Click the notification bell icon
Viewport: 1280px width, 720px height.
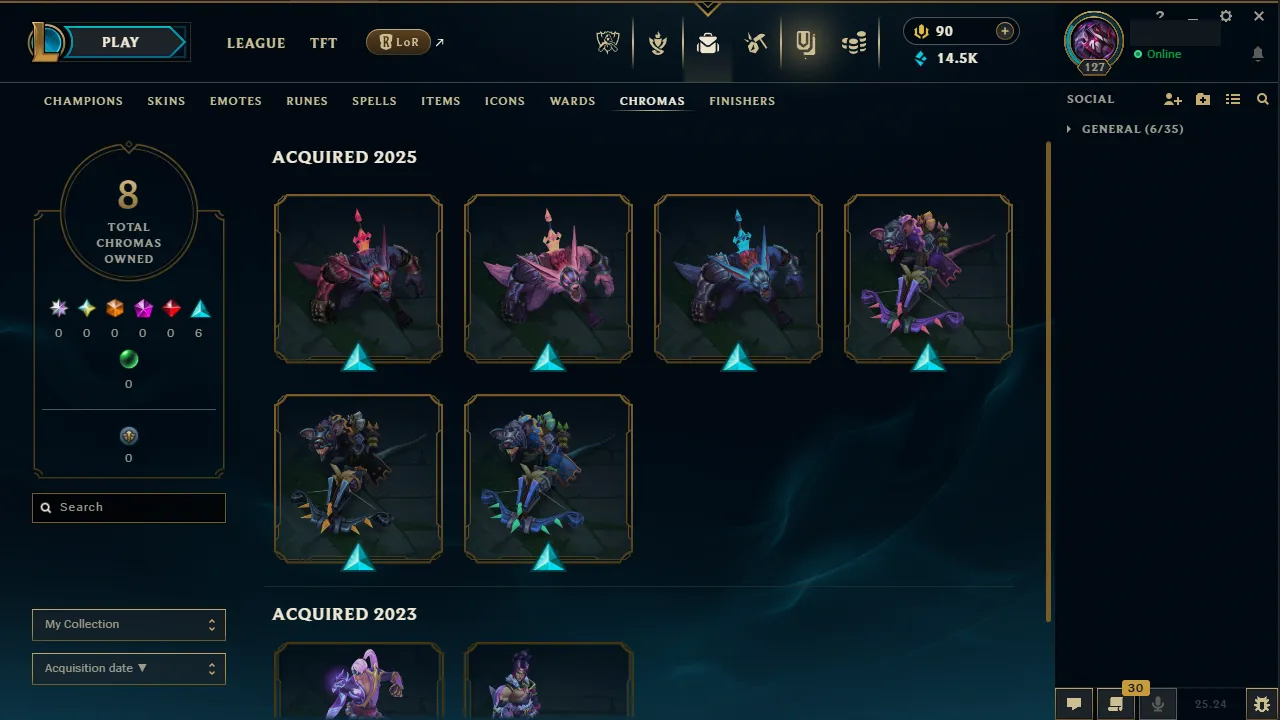pos(1258,54)
